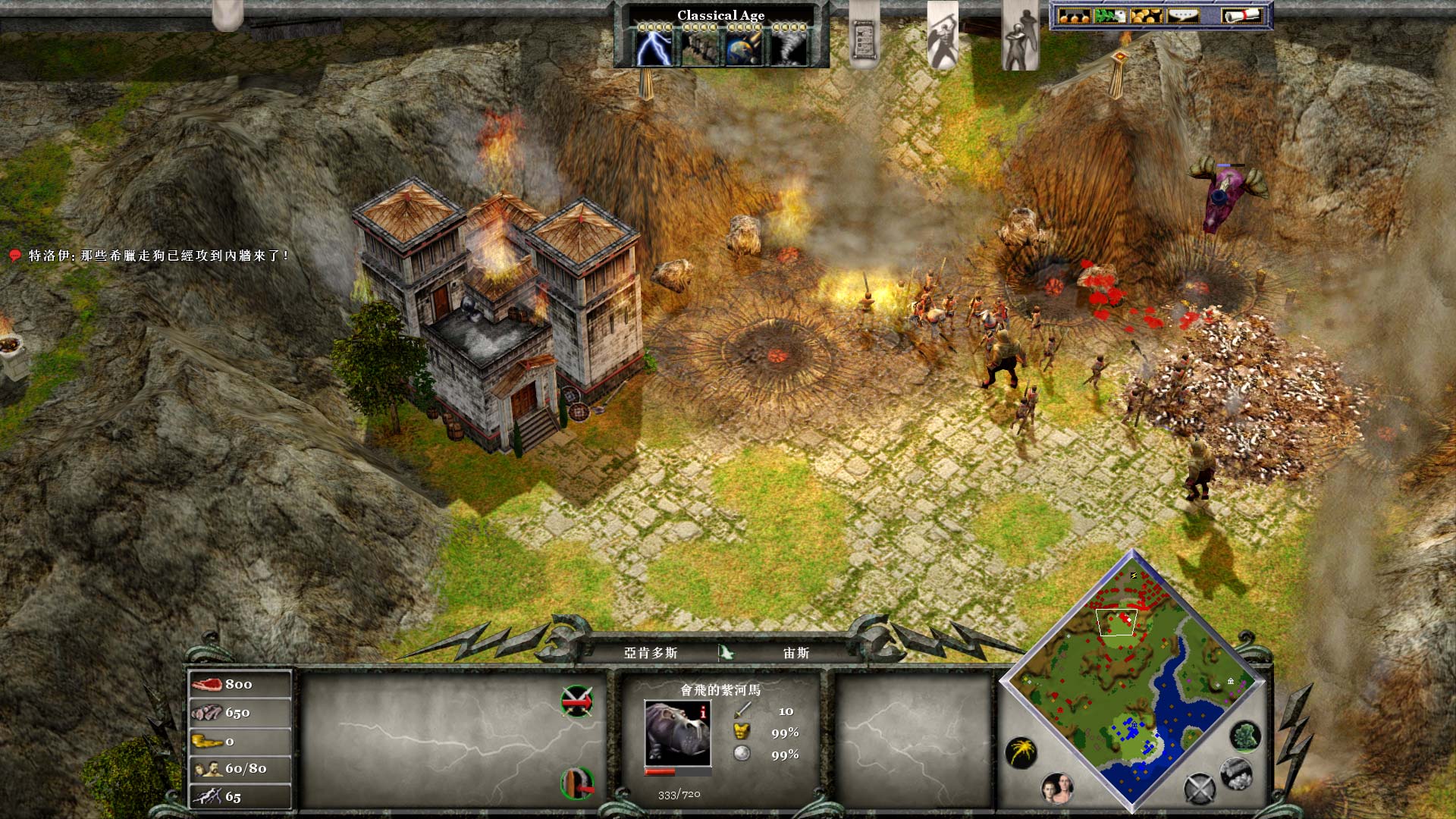This screenshot has height=819, width=1456.
Task: Open chat via the speech bubble icon
Action: click(x=1184, y=15)
